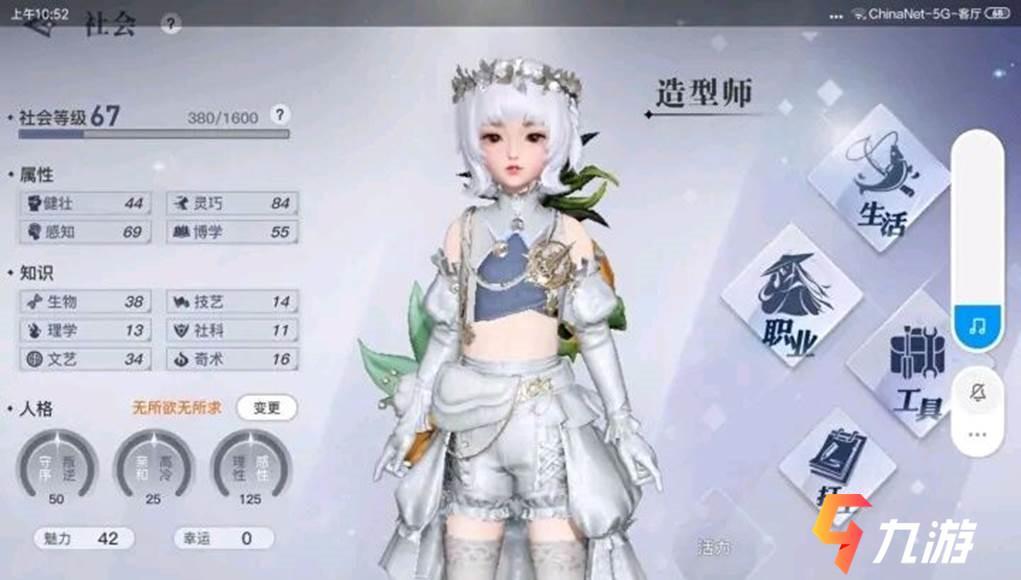
Task: Select the 博学 attribute cell
Action: (232, 232)
